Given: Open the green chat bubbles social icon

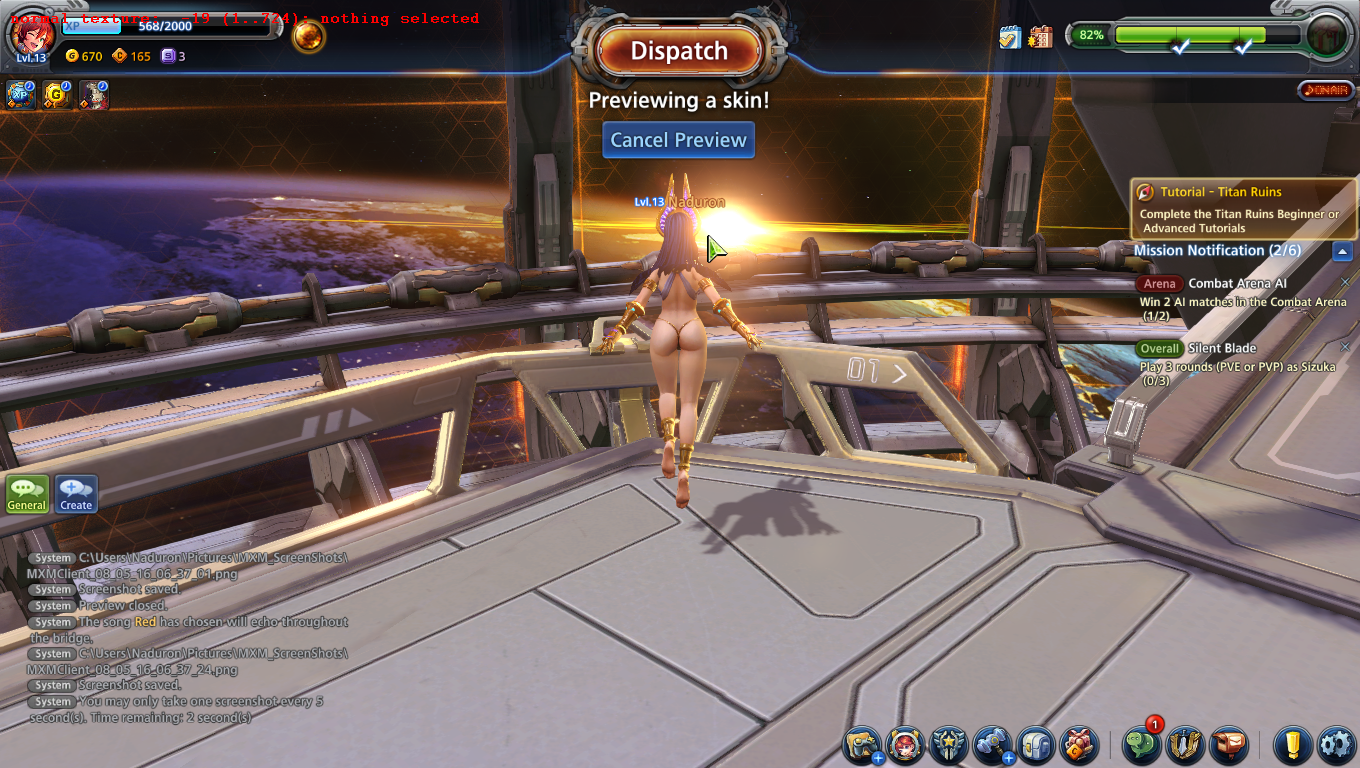Looking at the screenshot, I should (1142, 745).
